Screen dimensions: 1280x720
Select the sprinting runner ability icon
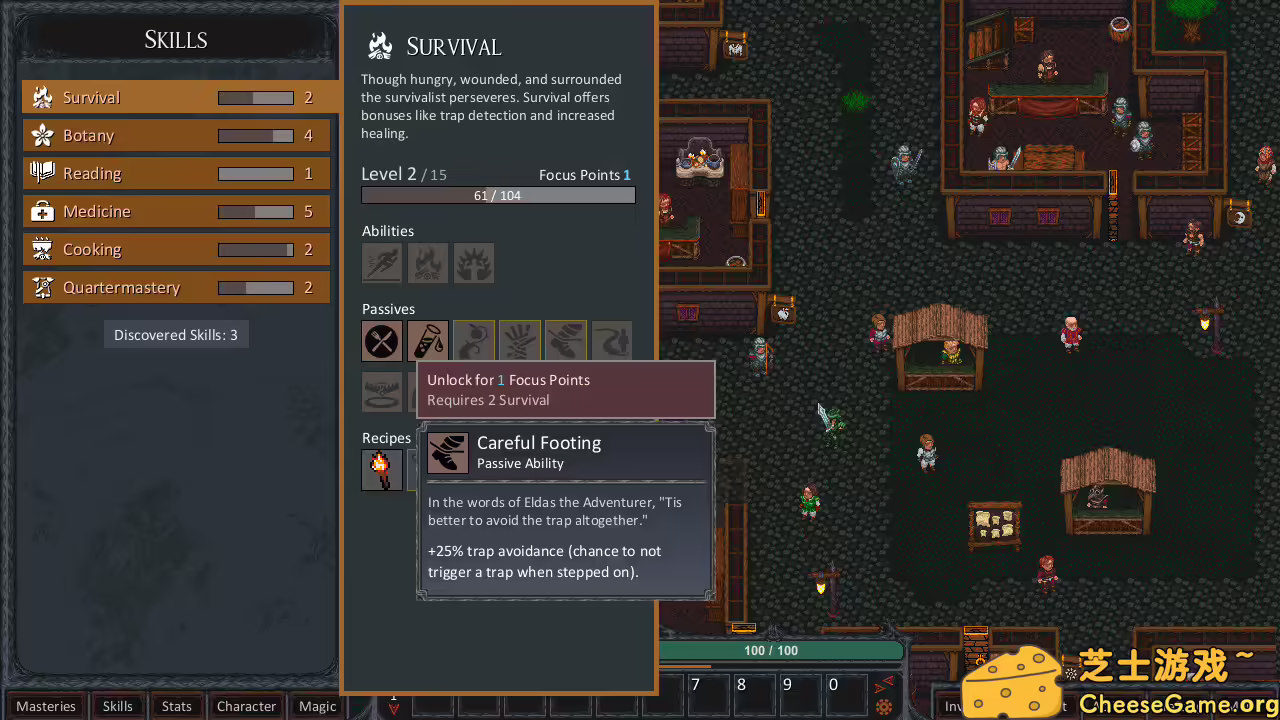[x=382, y=263]
